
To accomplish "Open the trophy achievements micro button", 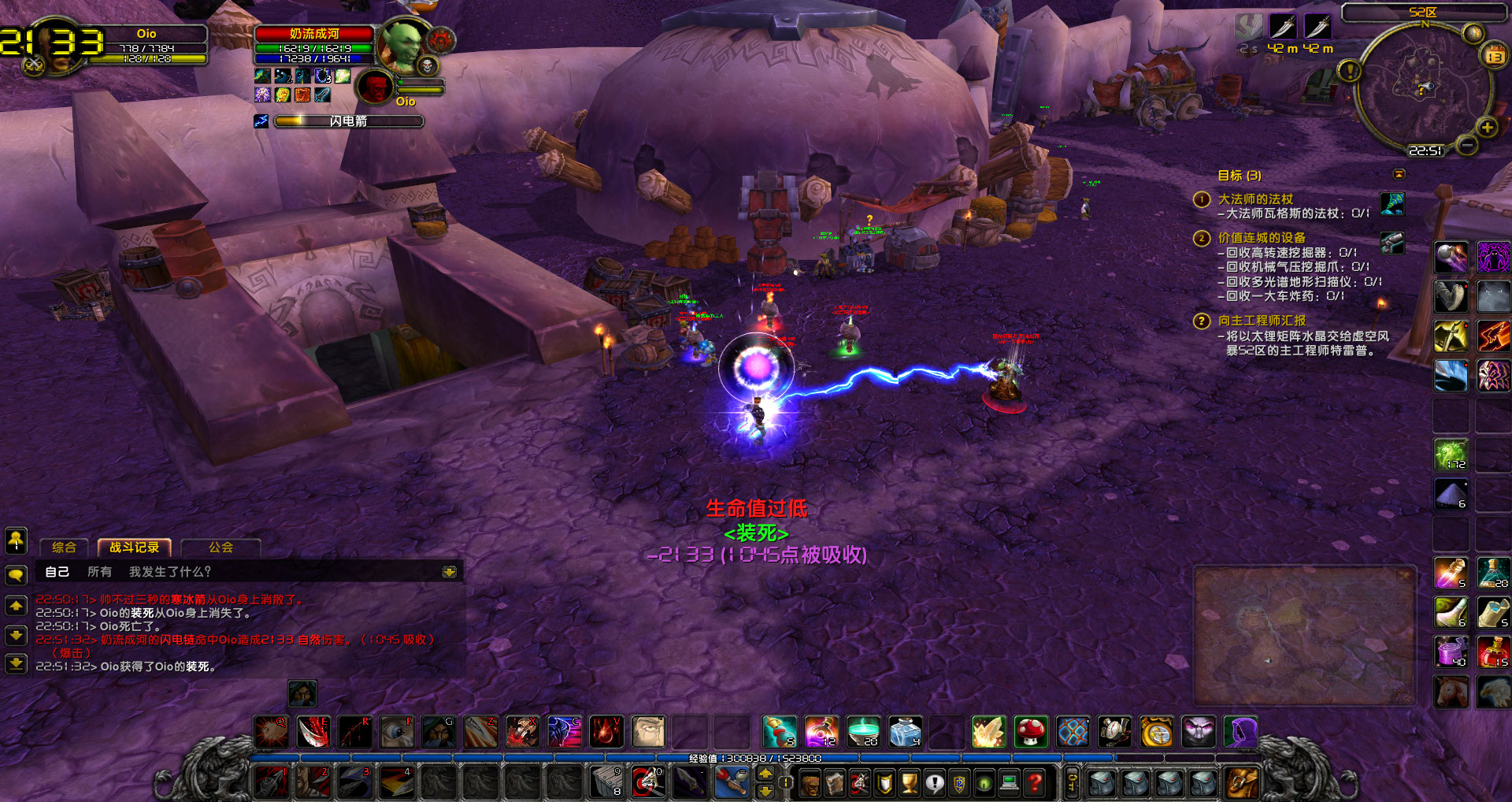I will click(909, 783).
